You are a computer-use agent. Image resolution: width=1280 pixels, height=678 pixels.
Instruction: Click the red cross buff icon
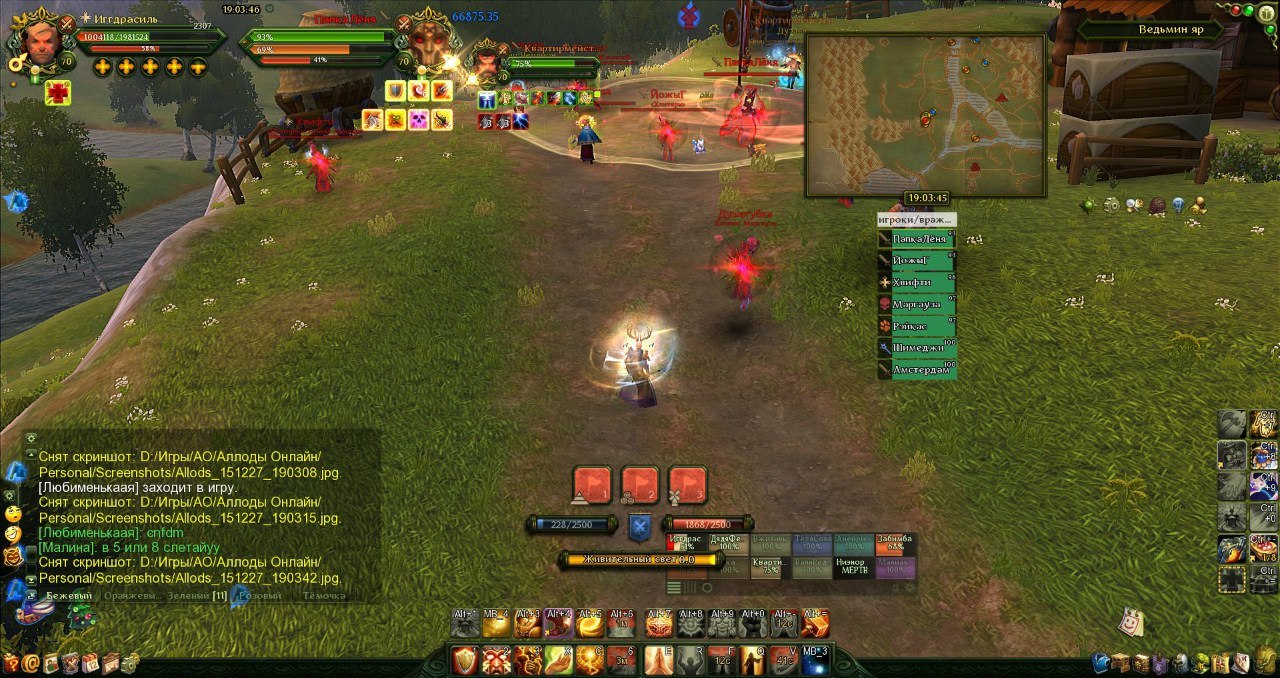[x=57, y=93]
